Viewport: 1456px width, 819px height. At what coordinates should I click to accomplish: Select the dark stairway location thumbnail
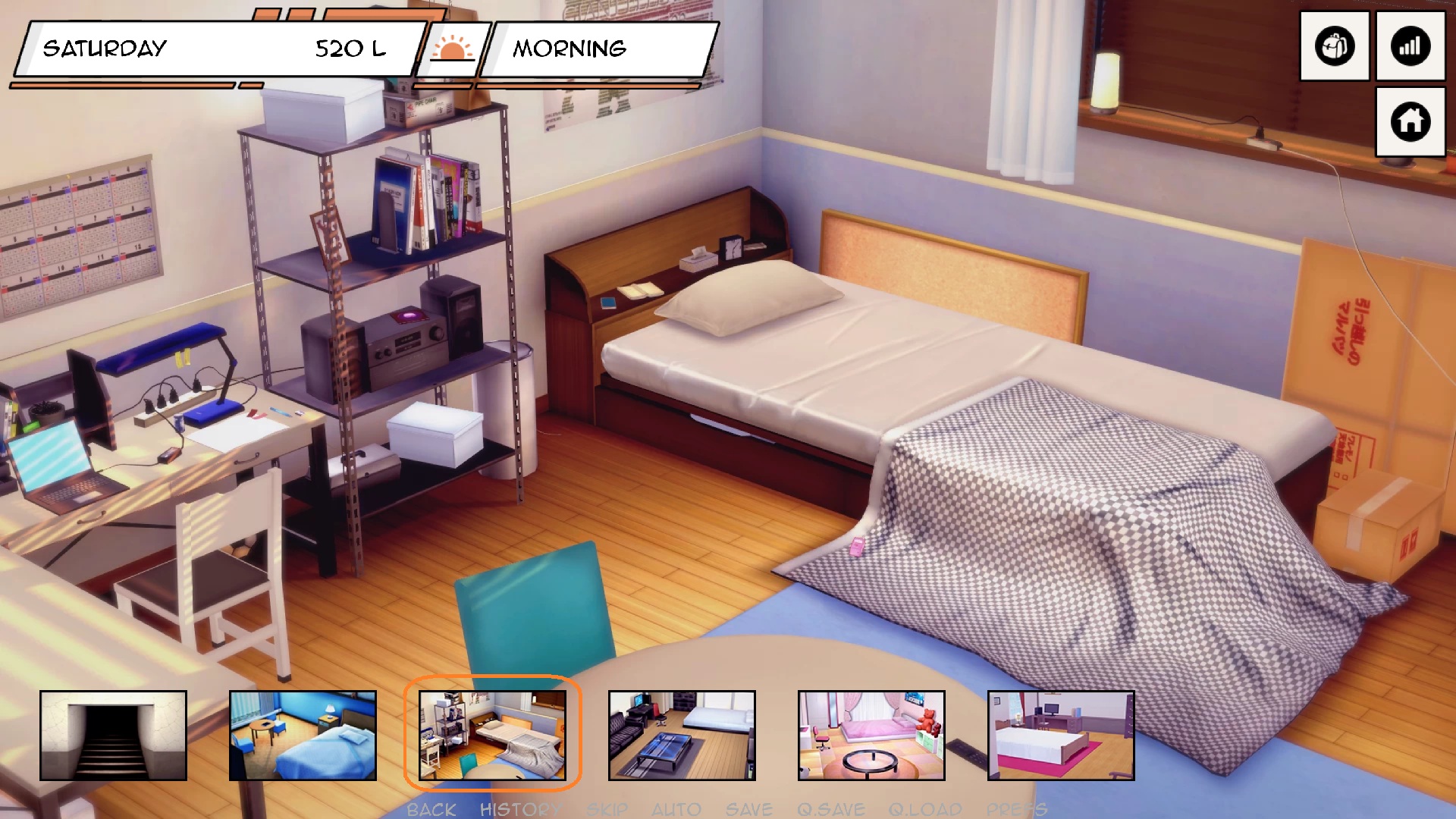click(x=113, y=735)
